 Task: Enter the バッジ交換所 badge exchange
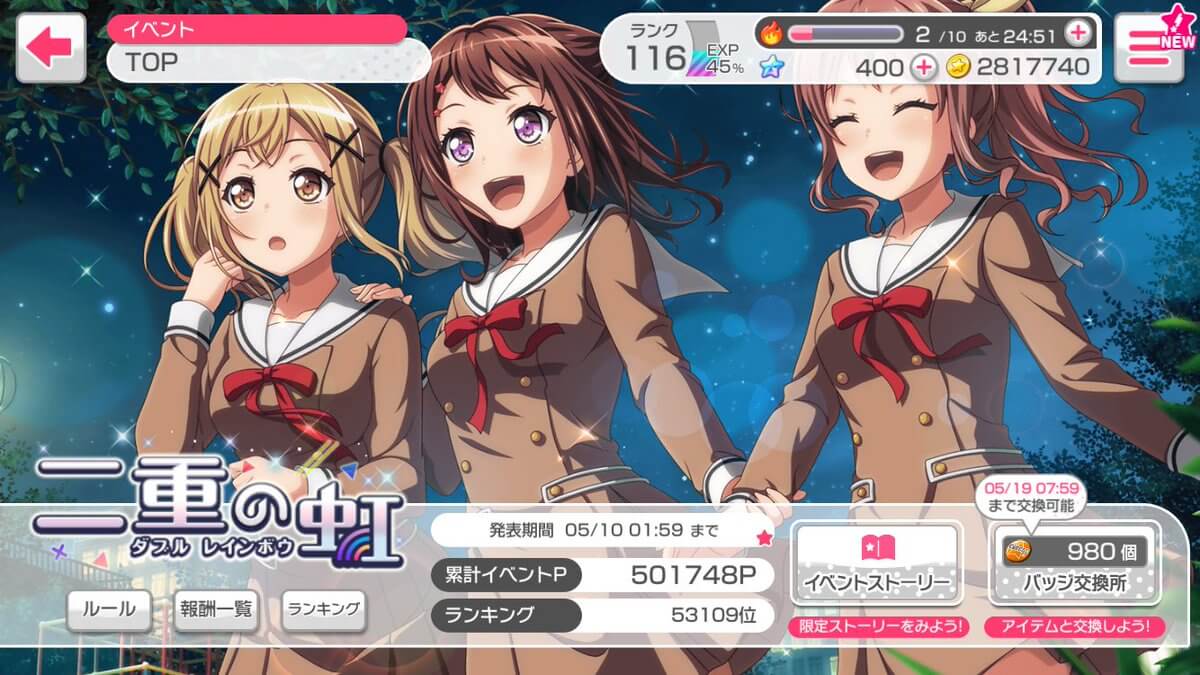coord(1074,563)
